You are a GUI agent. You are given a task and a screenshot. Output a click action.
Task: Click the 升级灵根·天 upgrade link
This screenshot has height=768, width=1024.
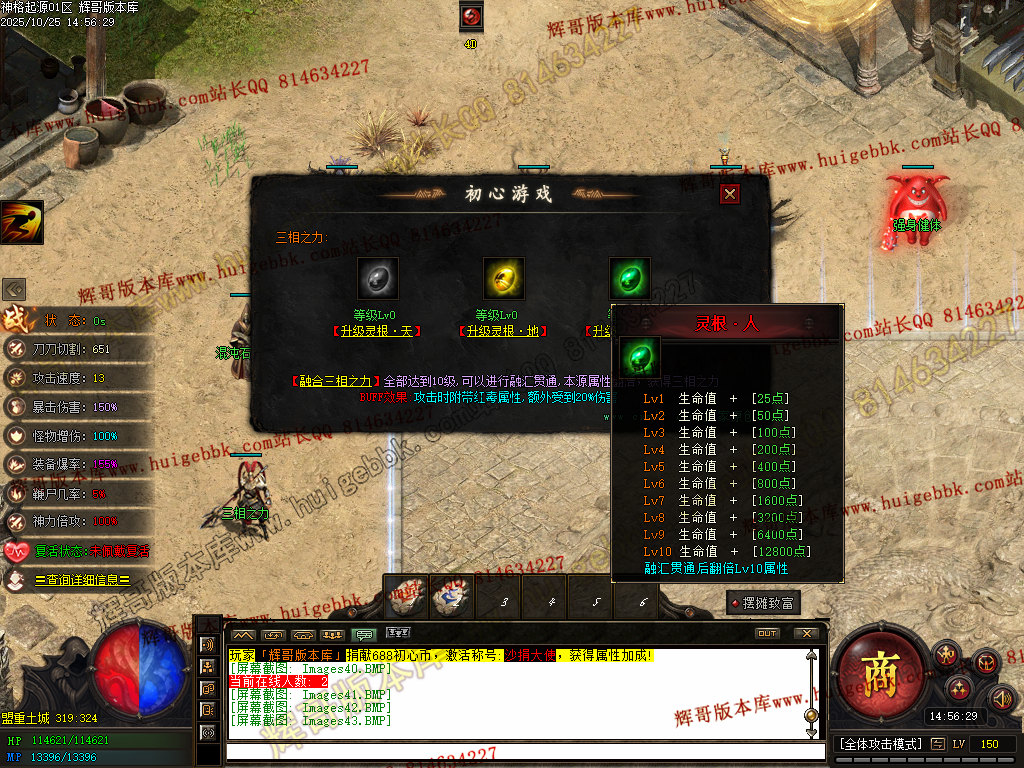(x=376, y=331)
